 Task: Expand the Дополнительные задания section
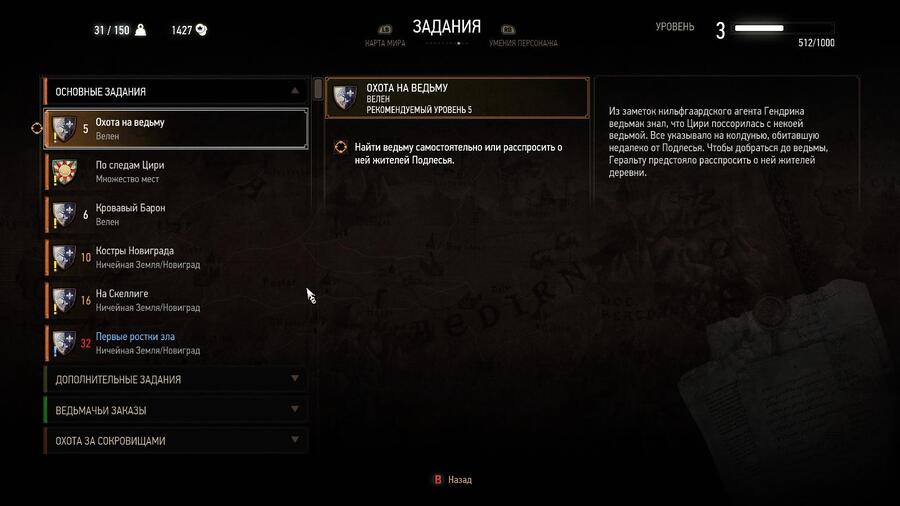pos(175,380)
